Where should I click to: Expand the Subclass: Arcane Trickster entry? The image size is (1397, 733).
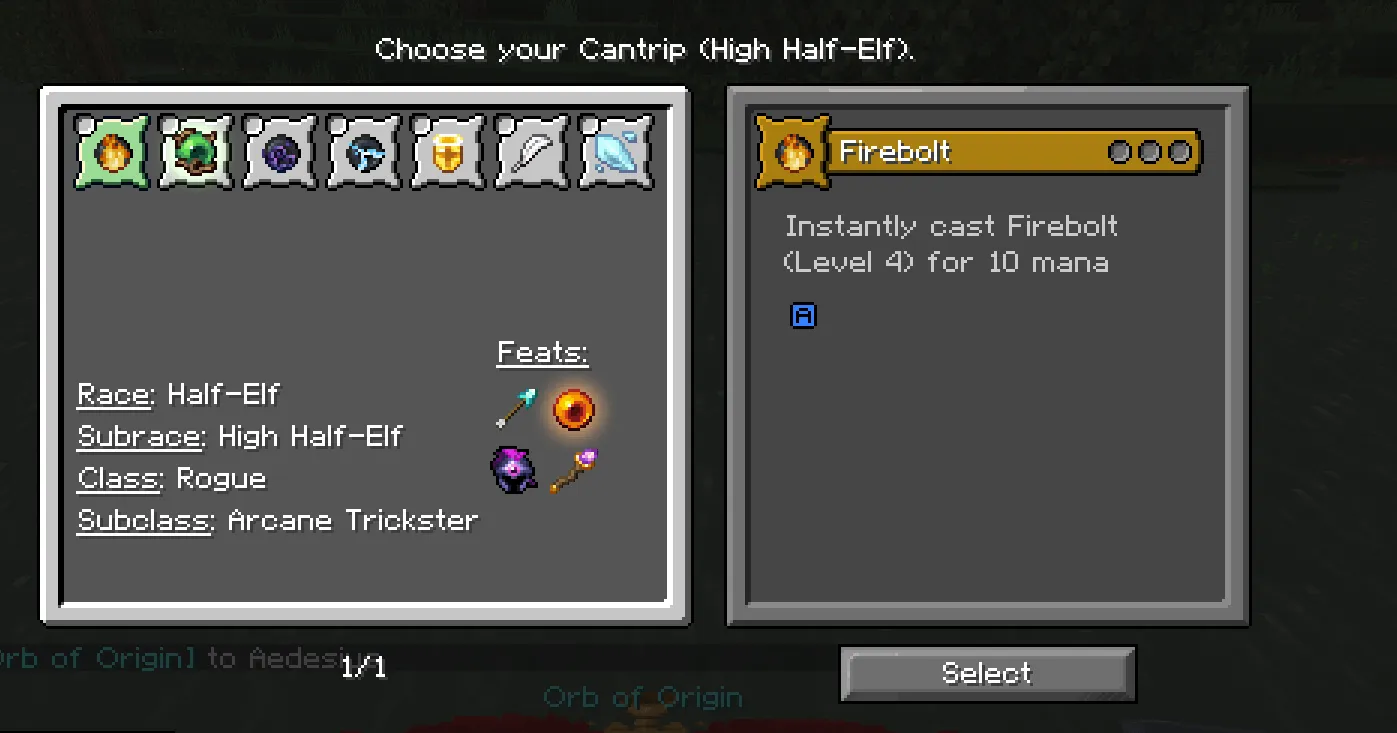(x=278, y=519)
